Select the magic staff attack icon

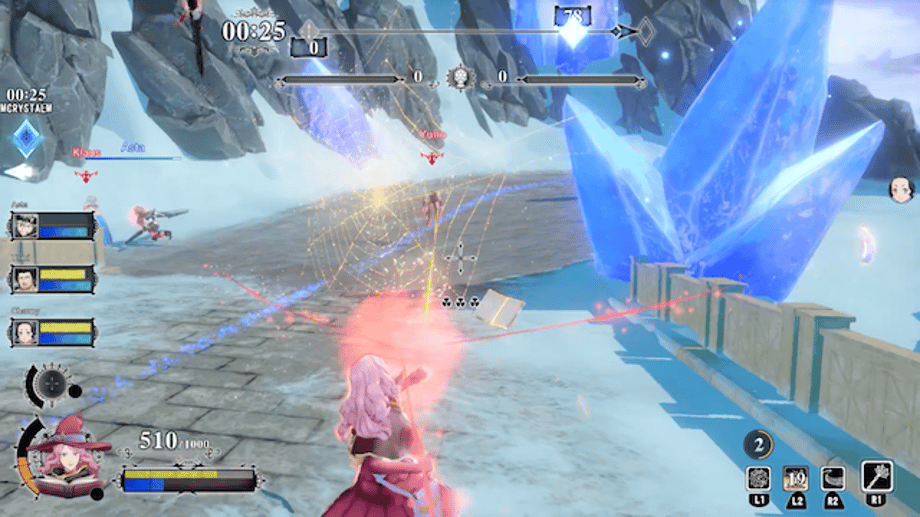[876, 476]
